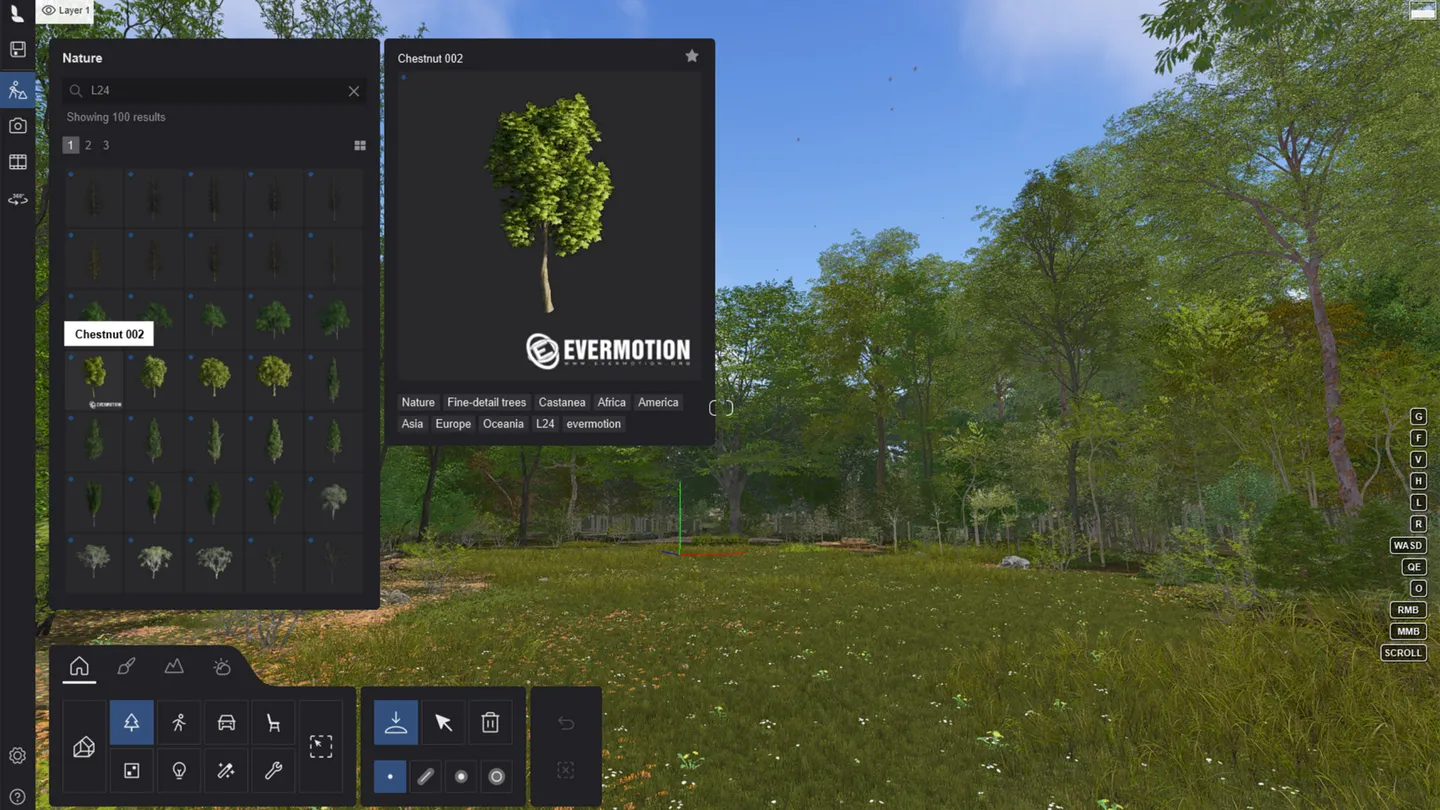1440x810 pixels.
Task: Open the Transport car category
Action: click(x=226, y=723)
